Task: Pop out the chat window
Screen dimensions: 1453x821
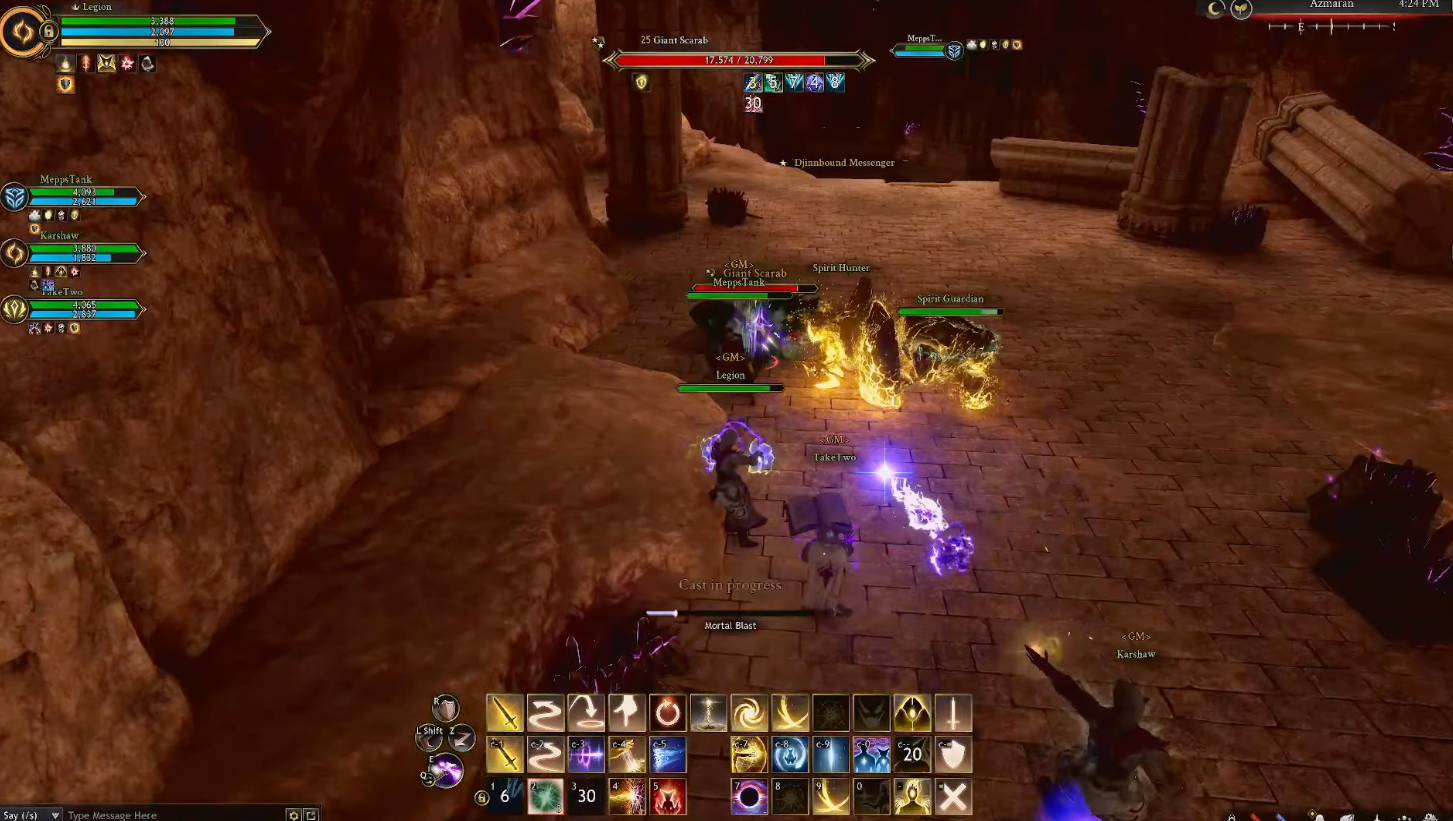Action: pos(311,815)
